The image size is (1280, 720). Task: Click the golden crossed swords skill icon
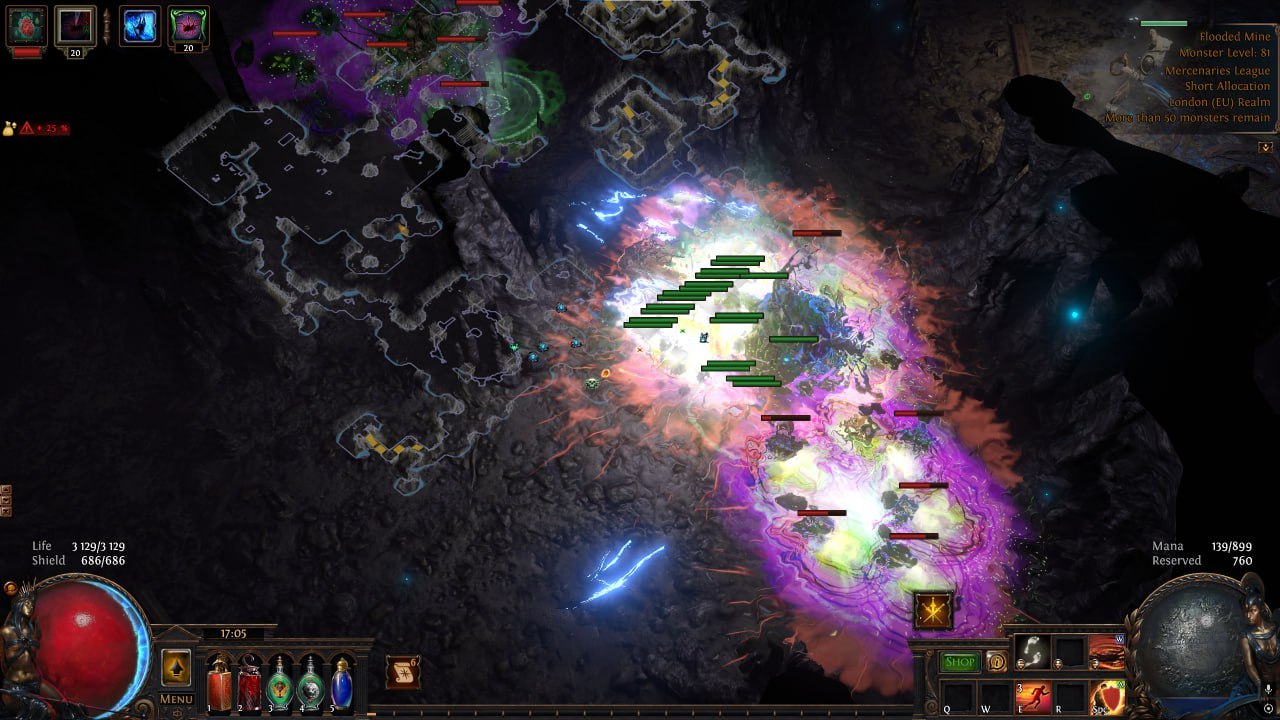pyautogui.click(x=933, y=610)
